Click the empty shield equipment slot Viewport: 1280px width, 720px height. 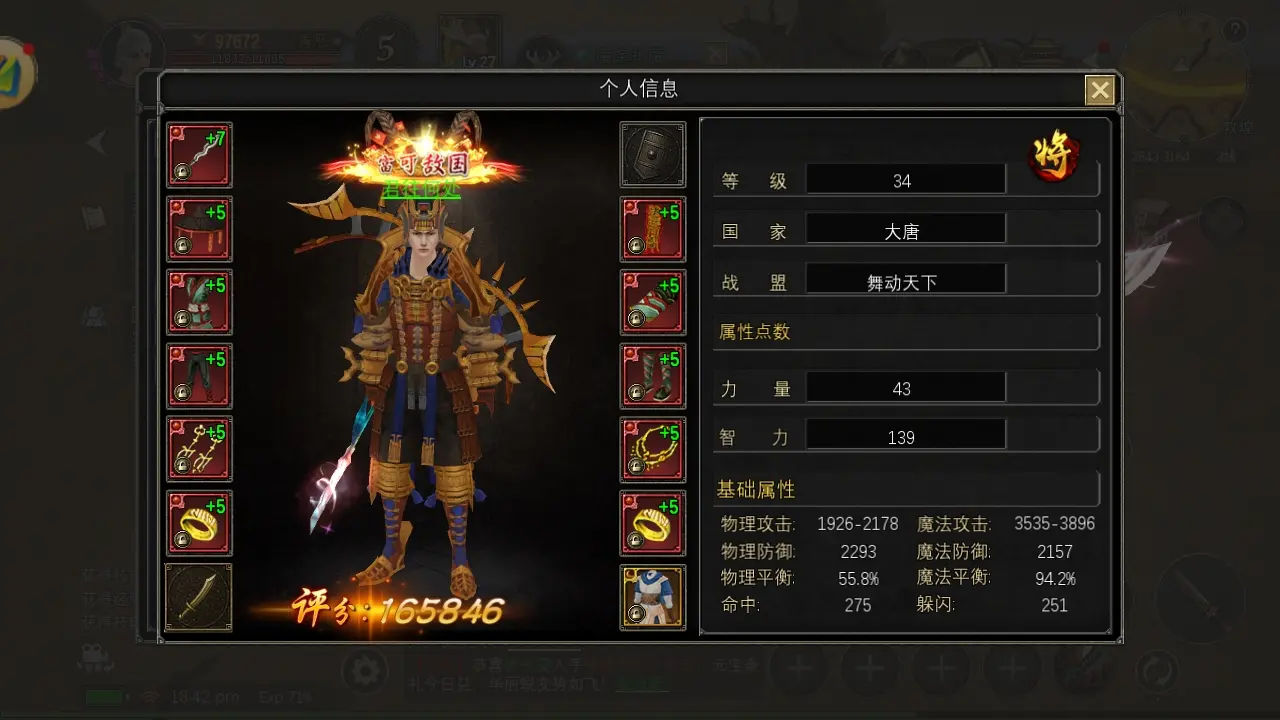[x=653, y=155]
